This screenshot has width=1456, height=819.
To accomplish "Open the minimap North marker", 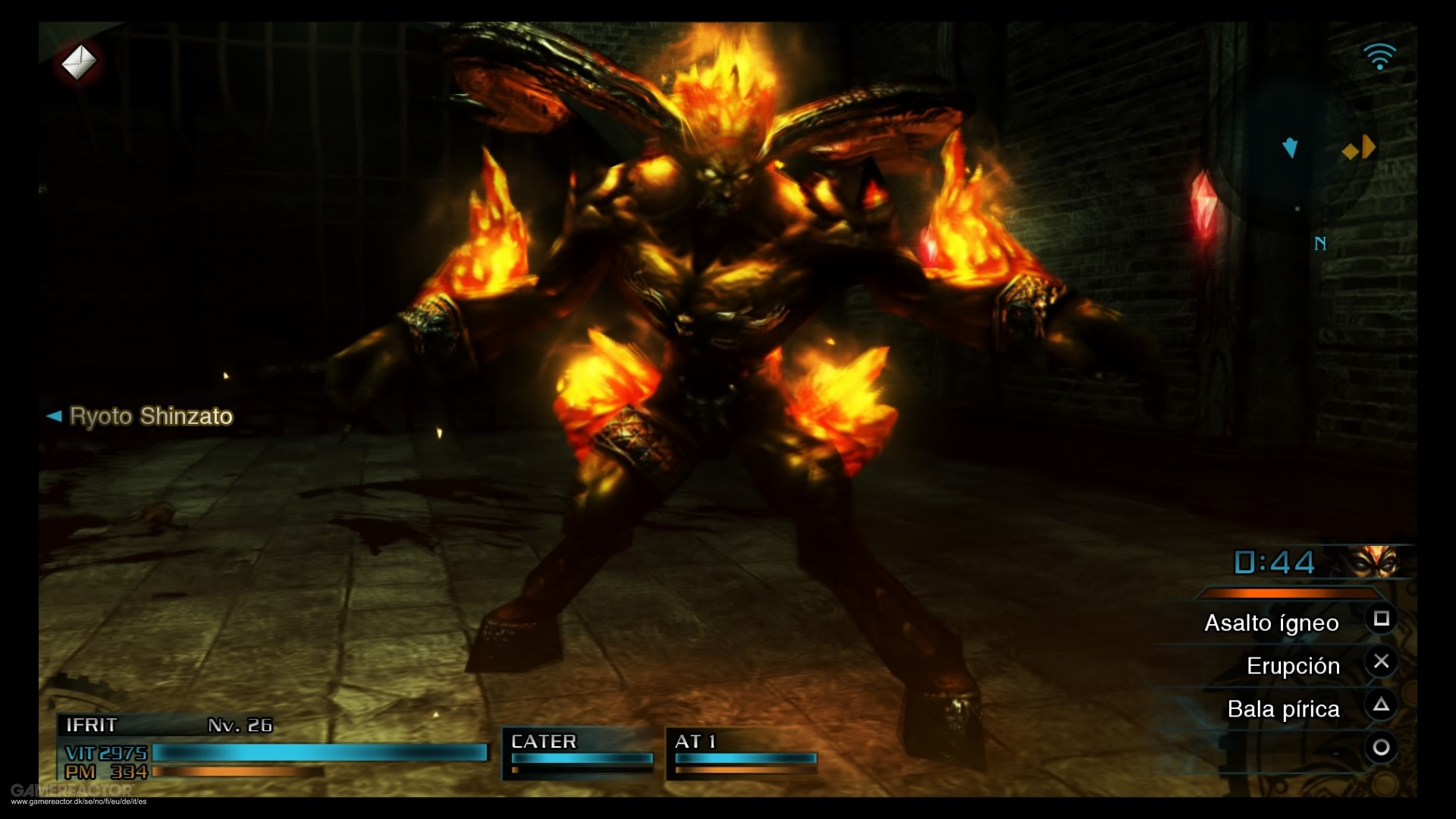I will coord(1319,244).
